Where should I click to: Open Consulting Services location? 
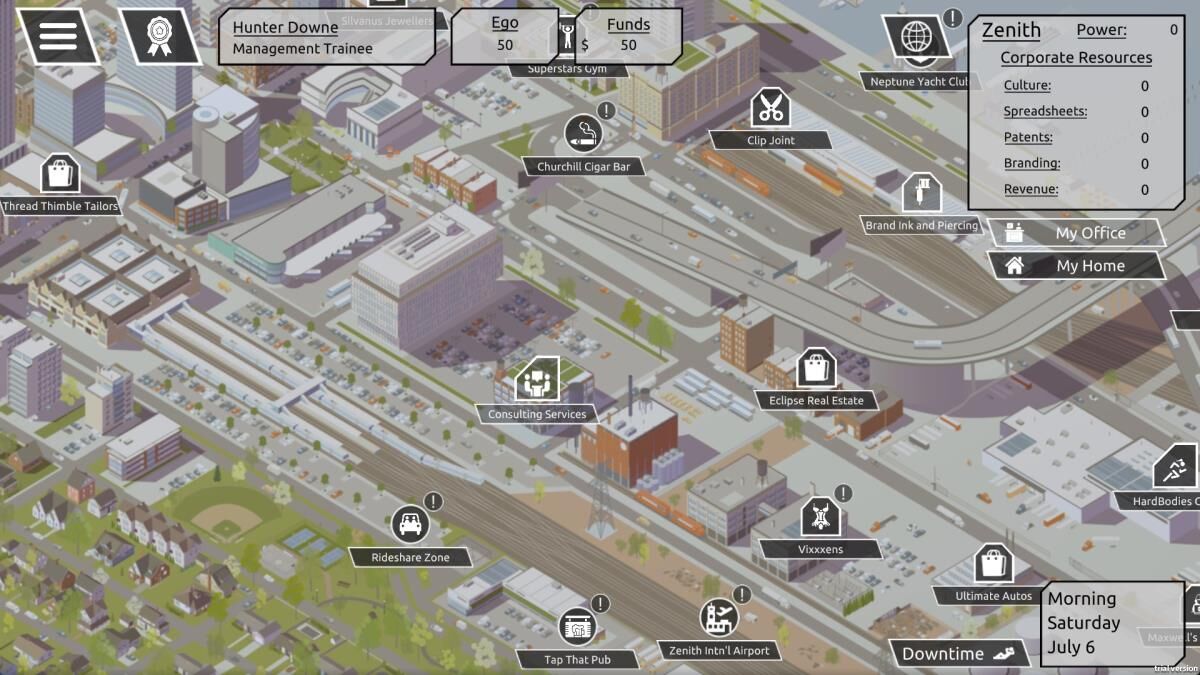pyautogui.click(x=537, y=380)
